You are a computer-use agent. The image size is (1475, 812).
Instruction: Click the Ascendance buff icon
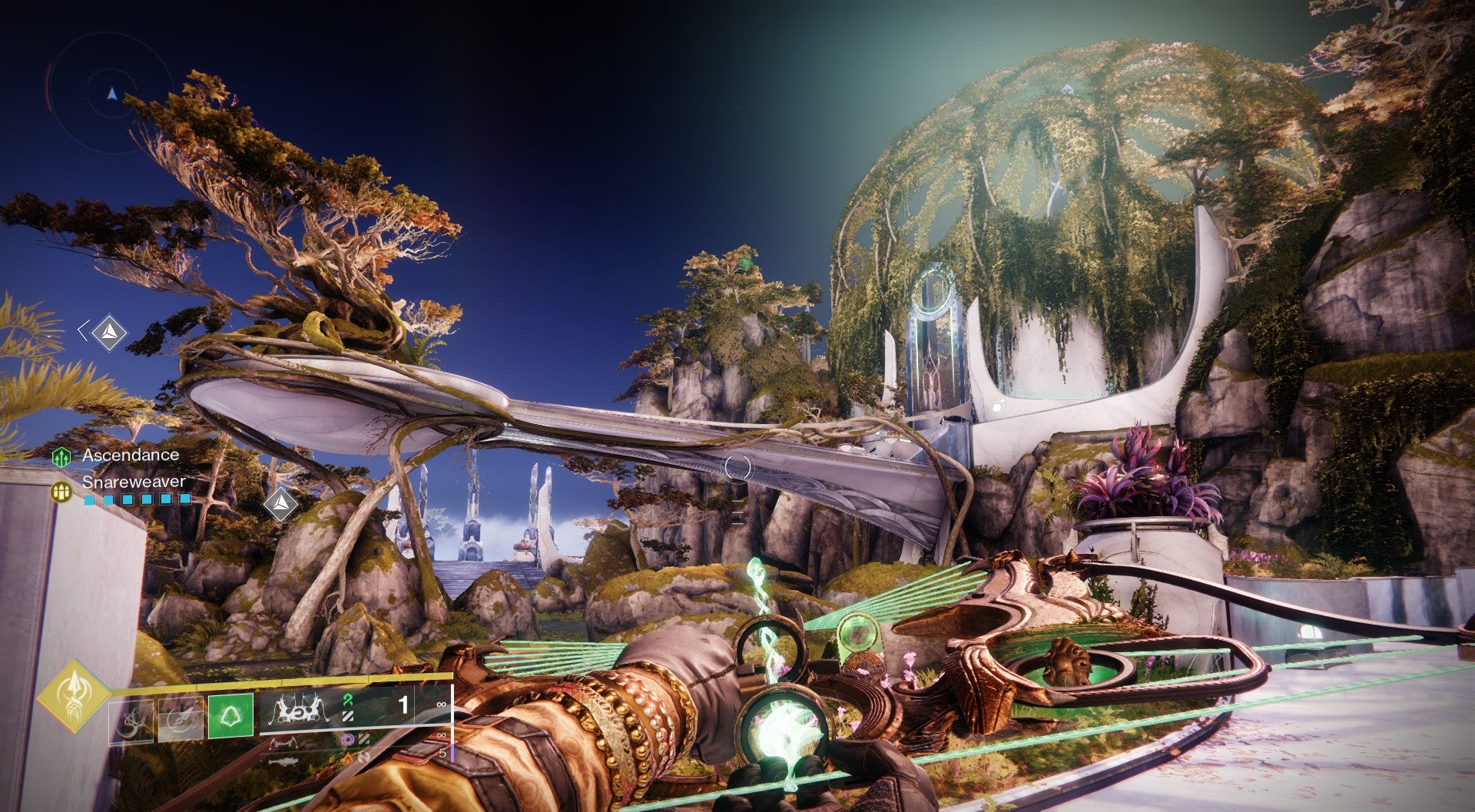(61, 457)
